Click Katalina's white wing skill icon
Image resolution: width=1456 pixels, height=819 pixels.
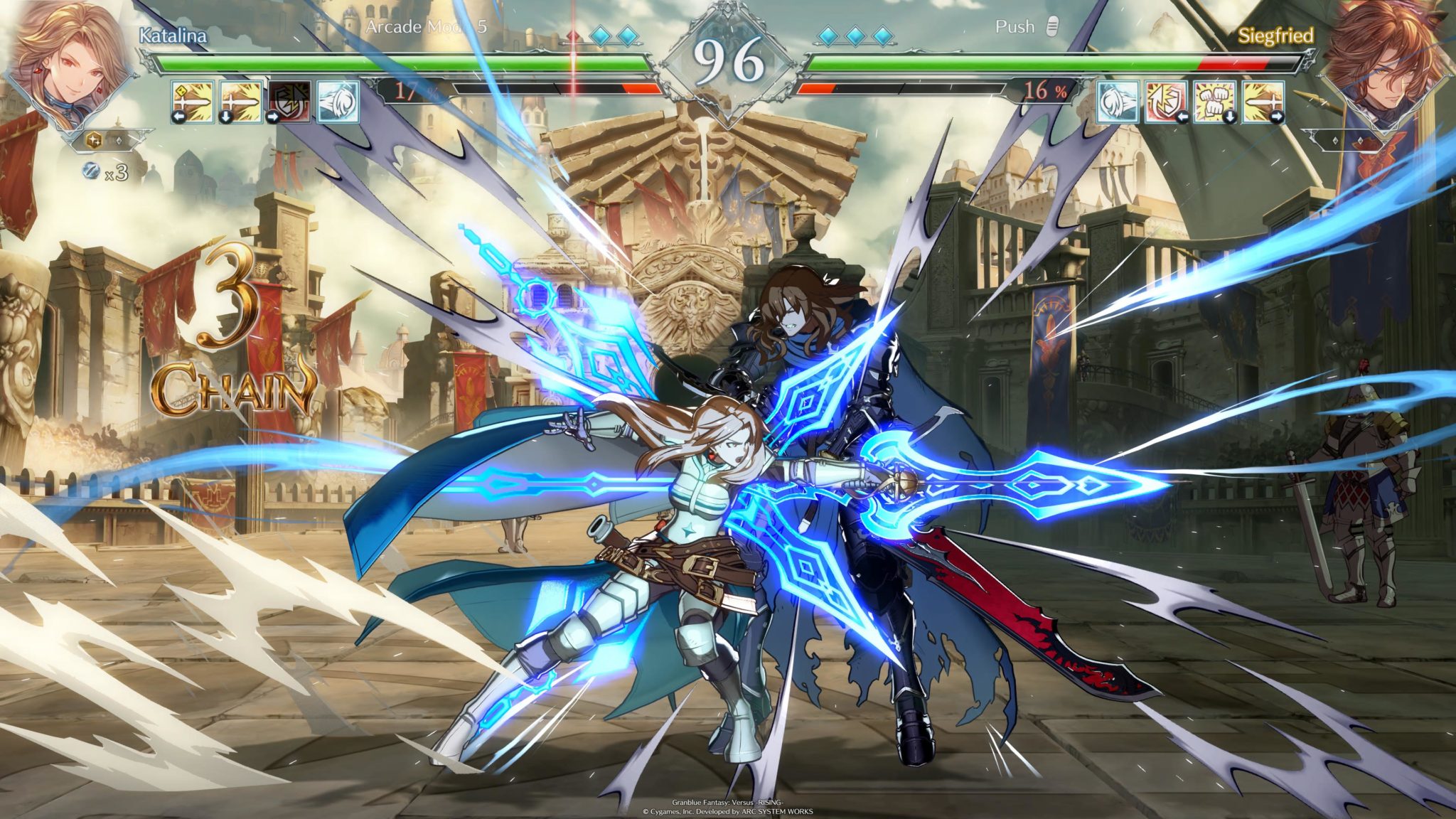tap(338, 102)
